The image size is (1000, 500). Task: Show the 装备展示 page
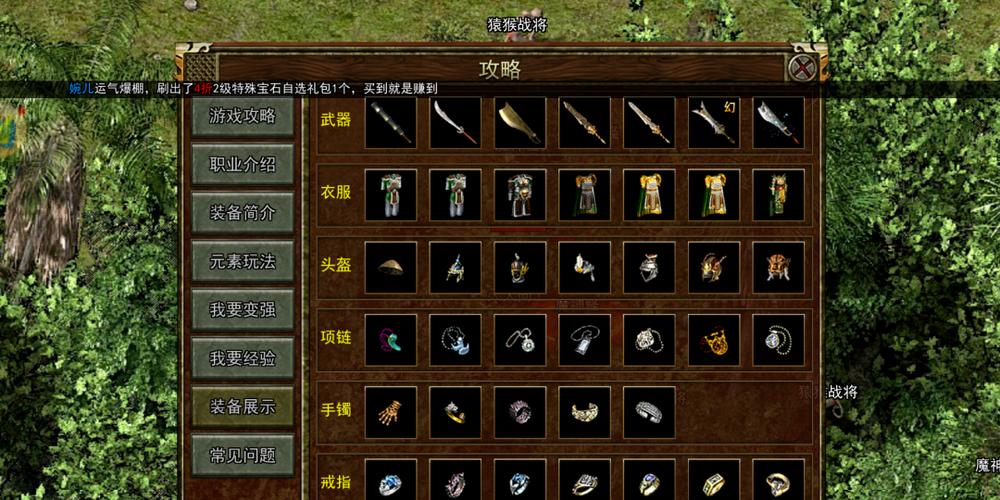tap(242, 407)
